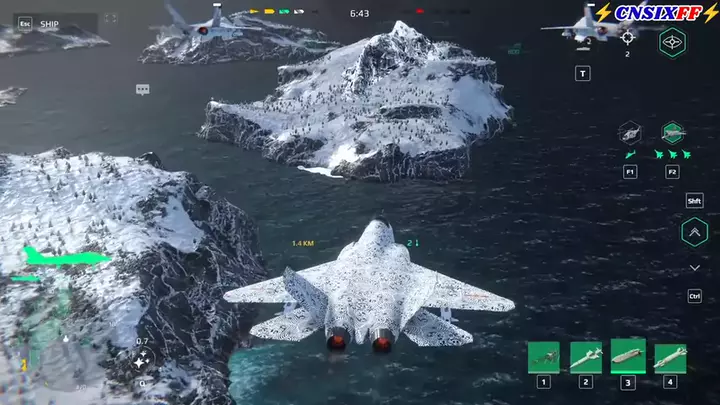Select weapon slot 1 gun
This screenshot has width=720, height=405.
point(543,357)
